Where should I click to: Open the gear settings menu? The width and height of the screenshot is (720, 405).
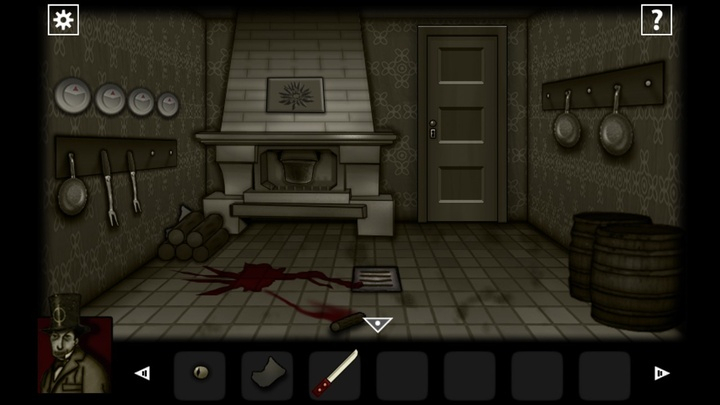(x=63, y=20)
